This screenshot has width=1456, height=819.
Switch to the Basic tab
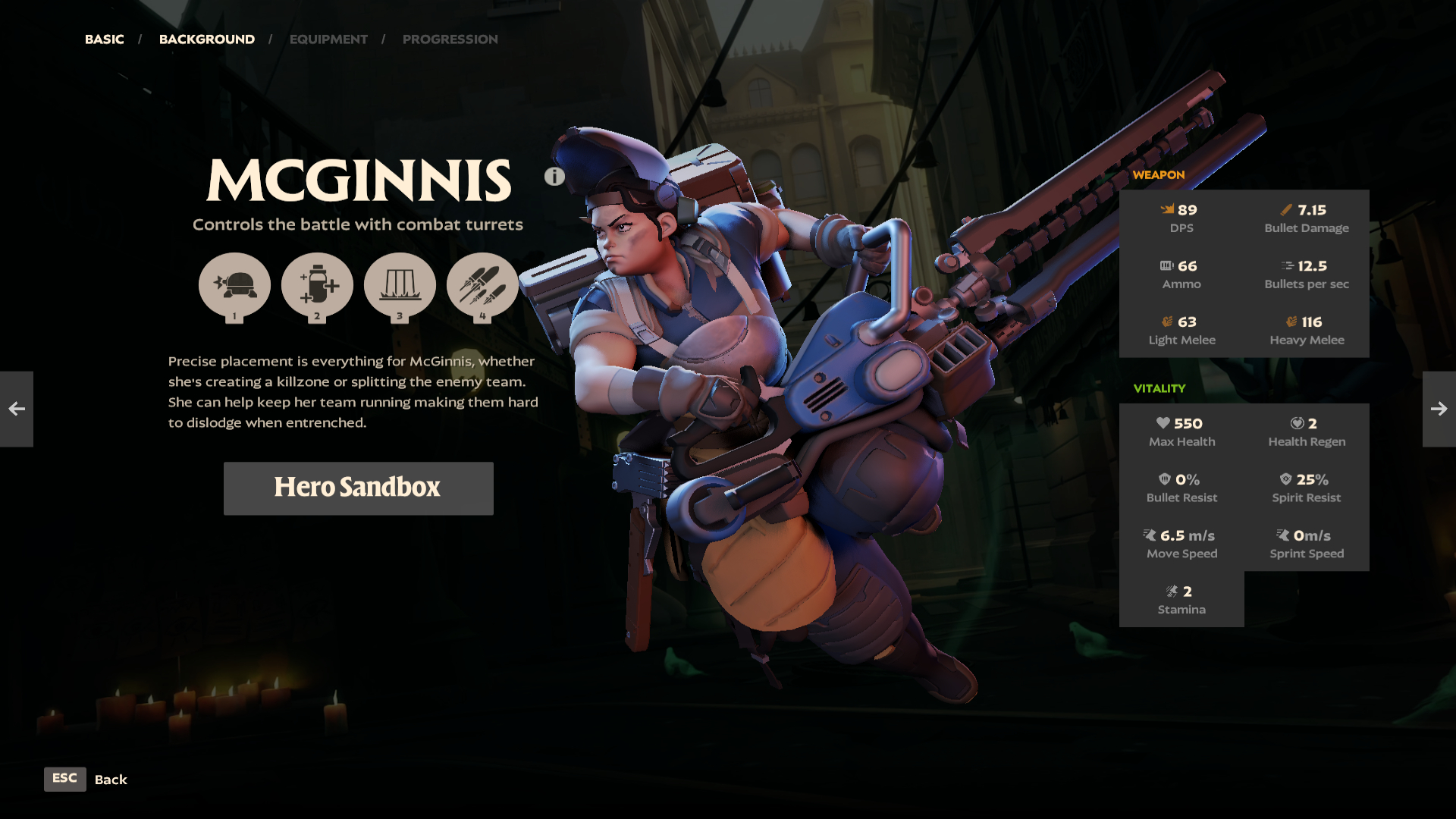(x=104, y=39)
